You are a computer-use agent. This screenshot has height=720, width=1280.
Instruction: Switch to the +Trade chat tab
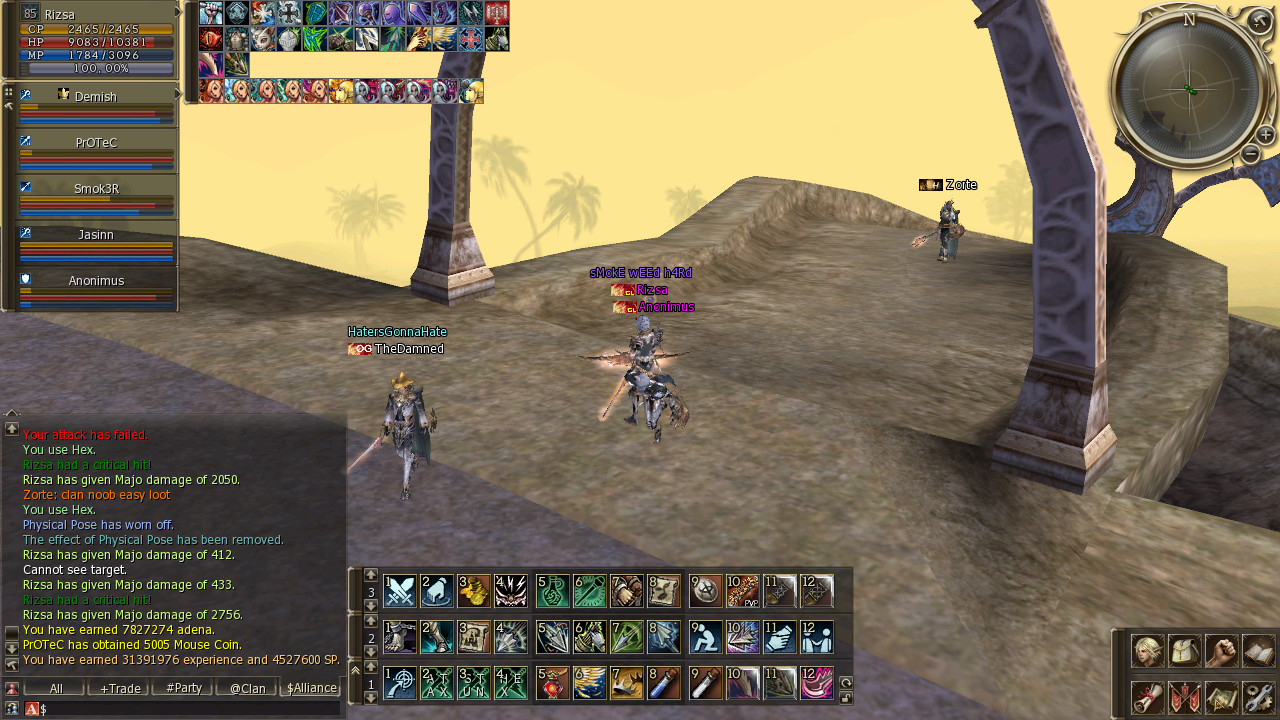point(119,688)
